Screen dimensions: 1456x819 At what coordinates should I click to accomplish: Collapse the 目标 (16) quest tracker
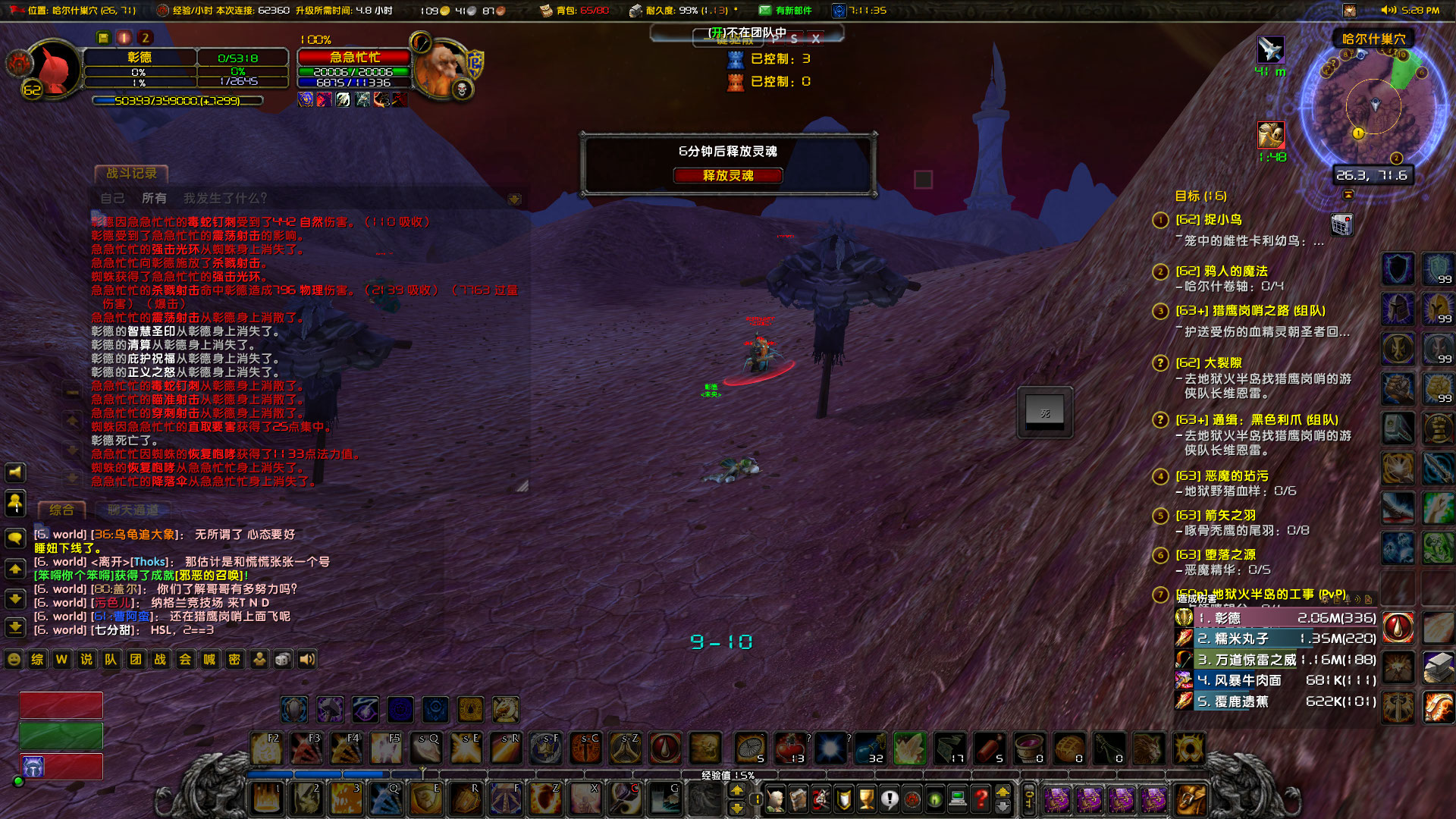coord(1349,195)
